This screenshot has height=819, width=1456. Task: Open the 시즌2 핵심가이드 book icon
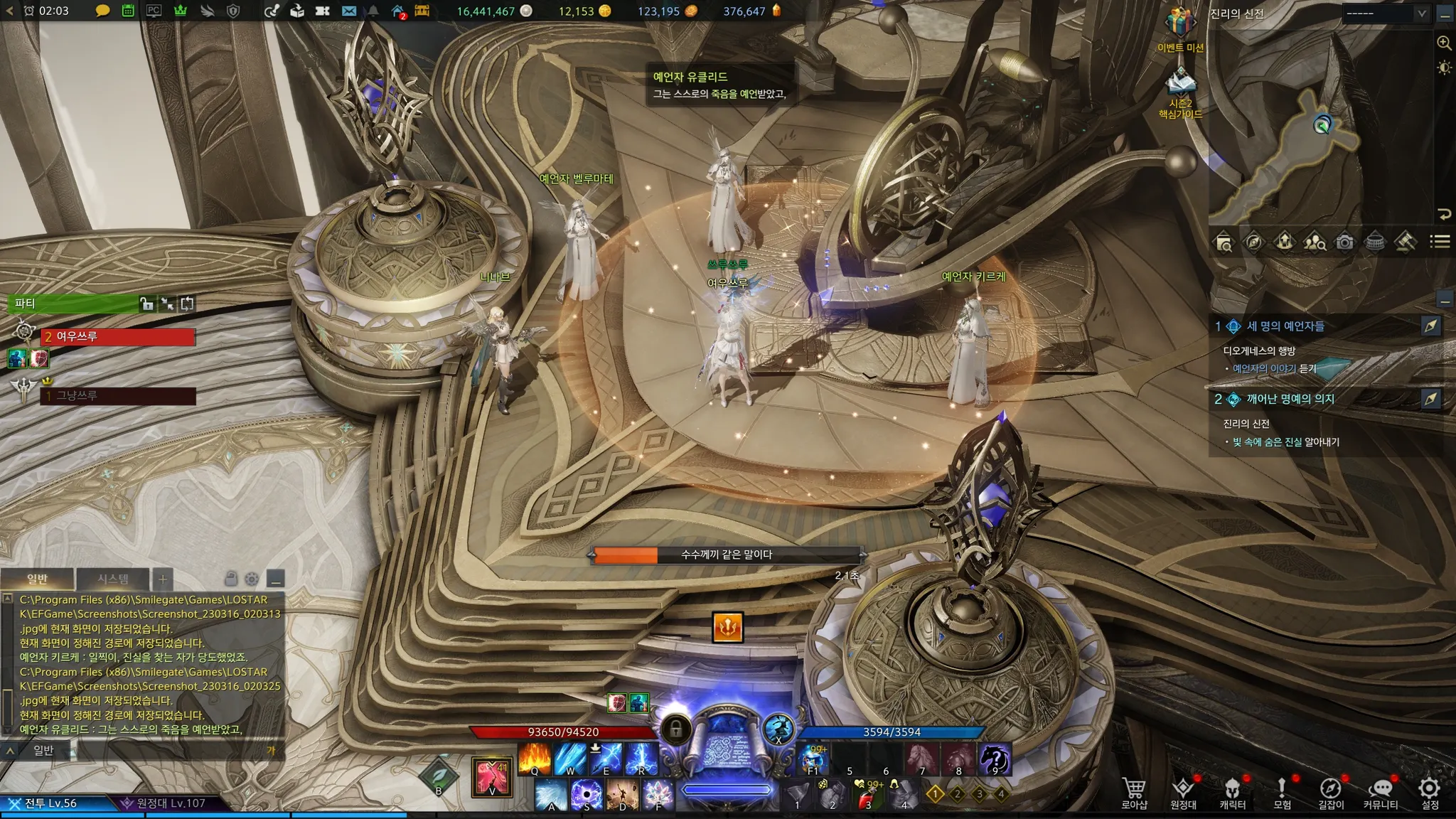(1180, 83)
